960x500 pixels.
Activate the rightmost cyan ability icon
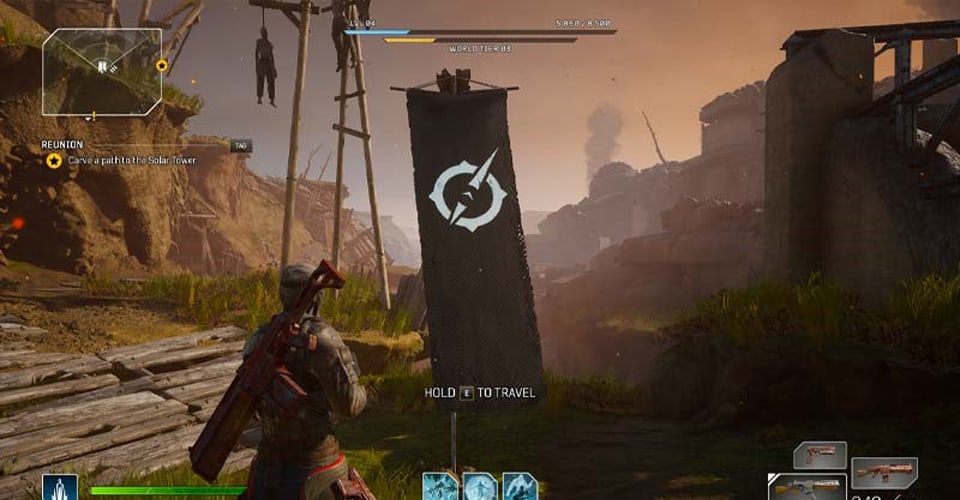click(520, 486)
